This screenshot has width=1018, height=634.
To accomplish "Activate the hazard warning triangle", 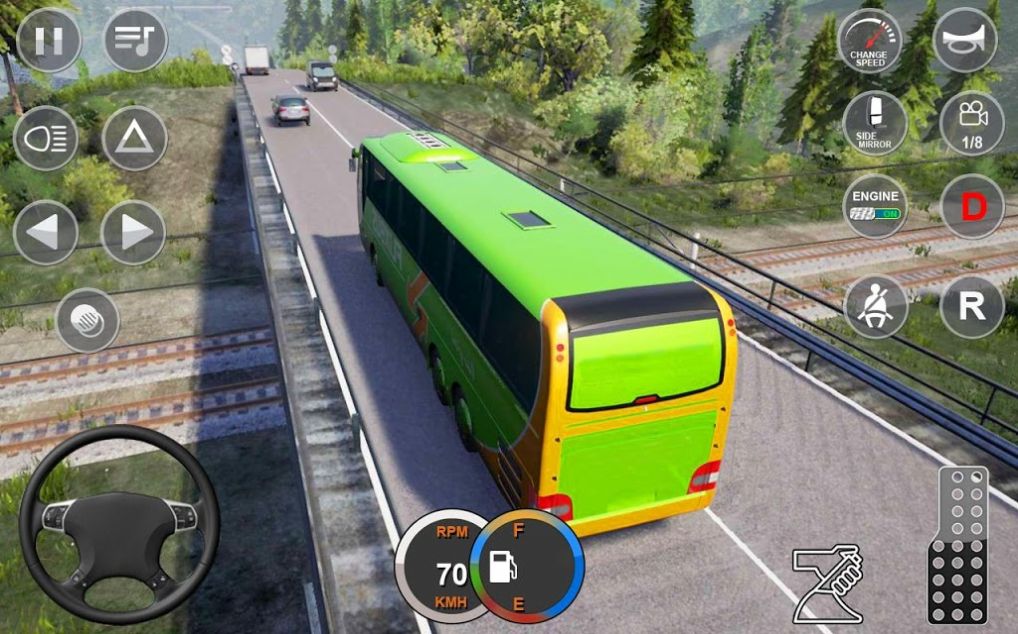I will coord(134,137).
